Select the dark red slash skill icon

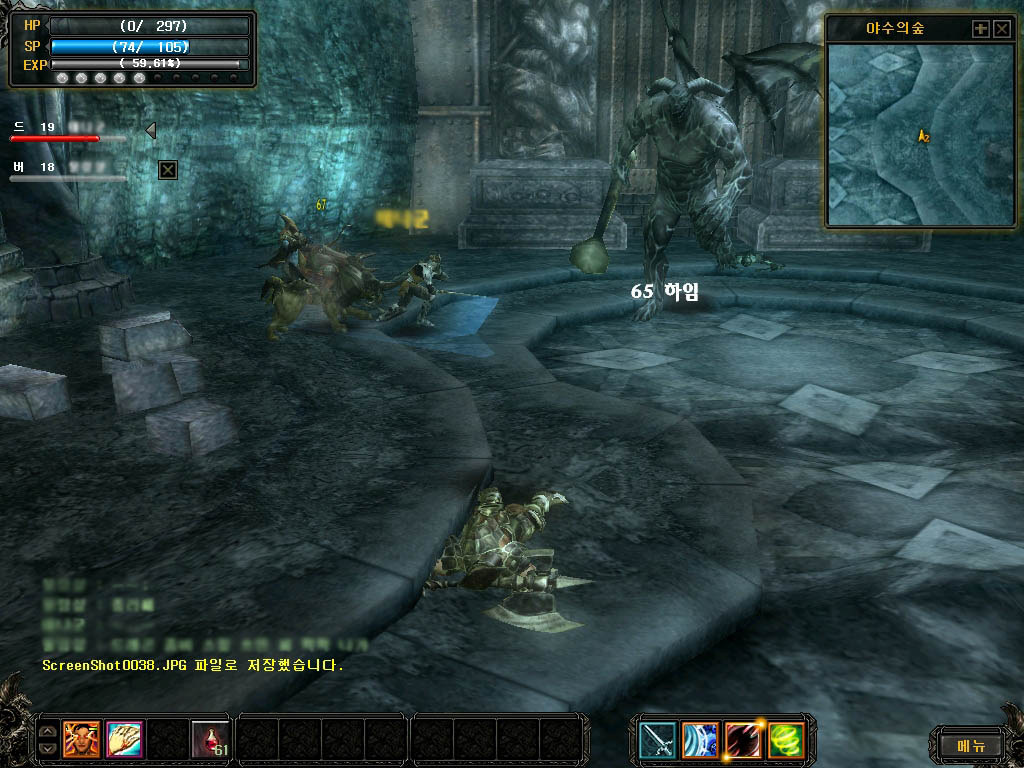[744, 741]
